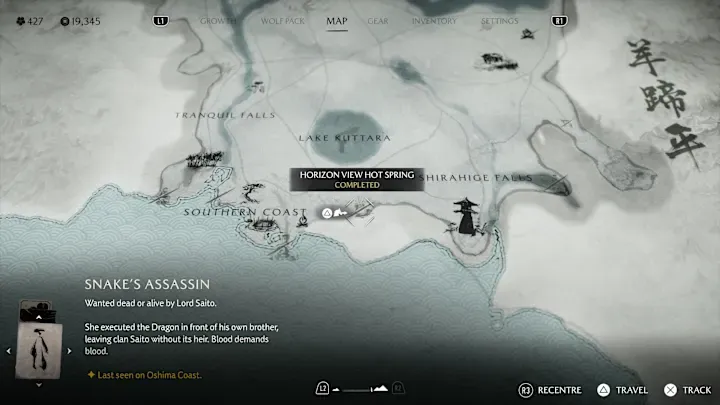
Task: Cycle the bounty card upward
Action: coord(40,315)
